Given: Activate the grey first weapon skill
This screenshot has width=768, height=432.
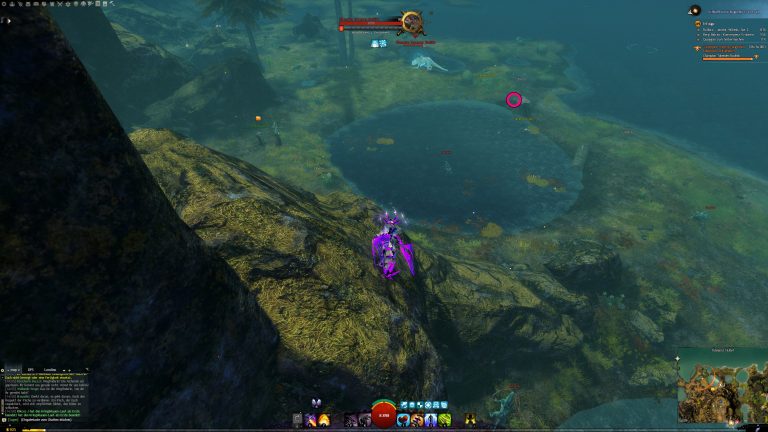Looking at the screenshot, I should click(x=298, y=420).
